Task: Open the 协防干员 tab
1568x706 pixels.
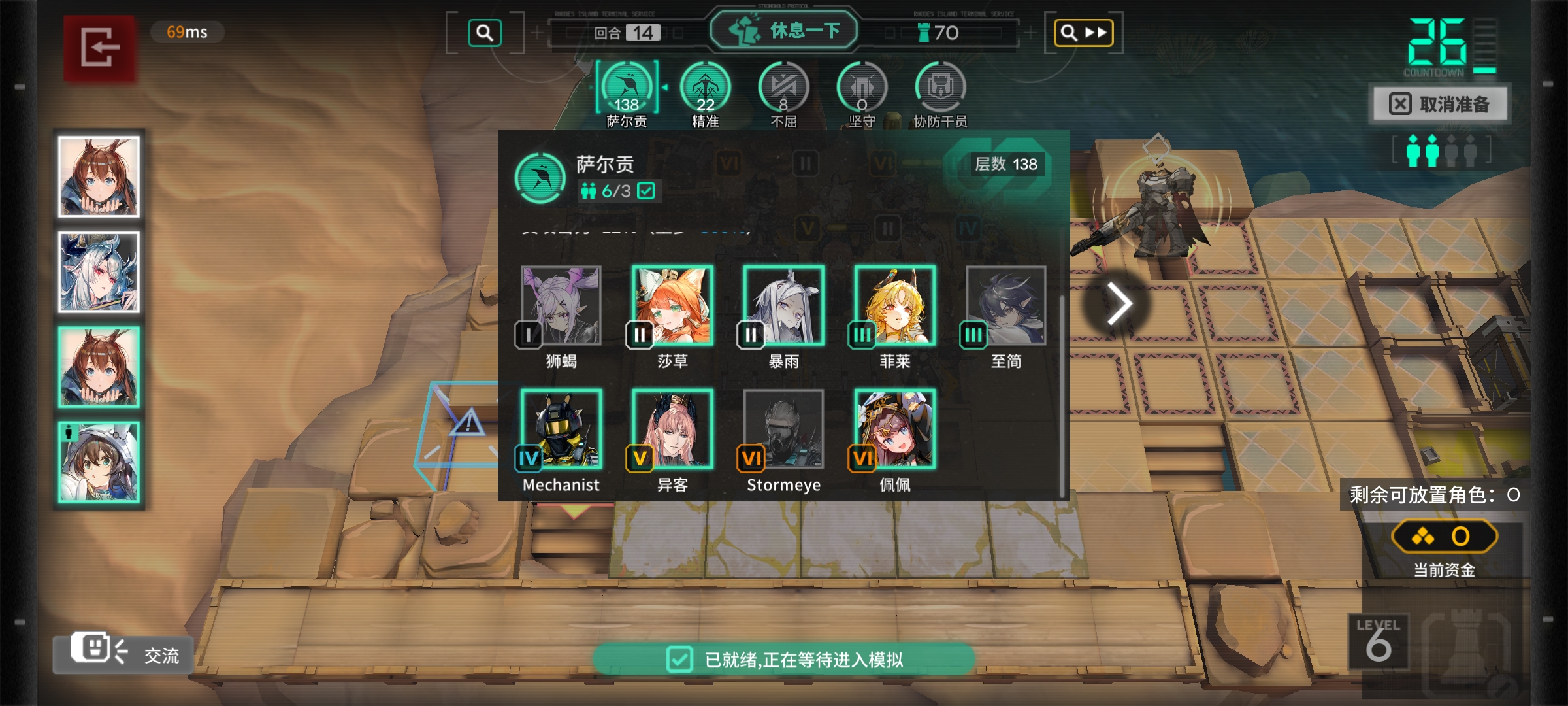Action: tap(940, 93)
